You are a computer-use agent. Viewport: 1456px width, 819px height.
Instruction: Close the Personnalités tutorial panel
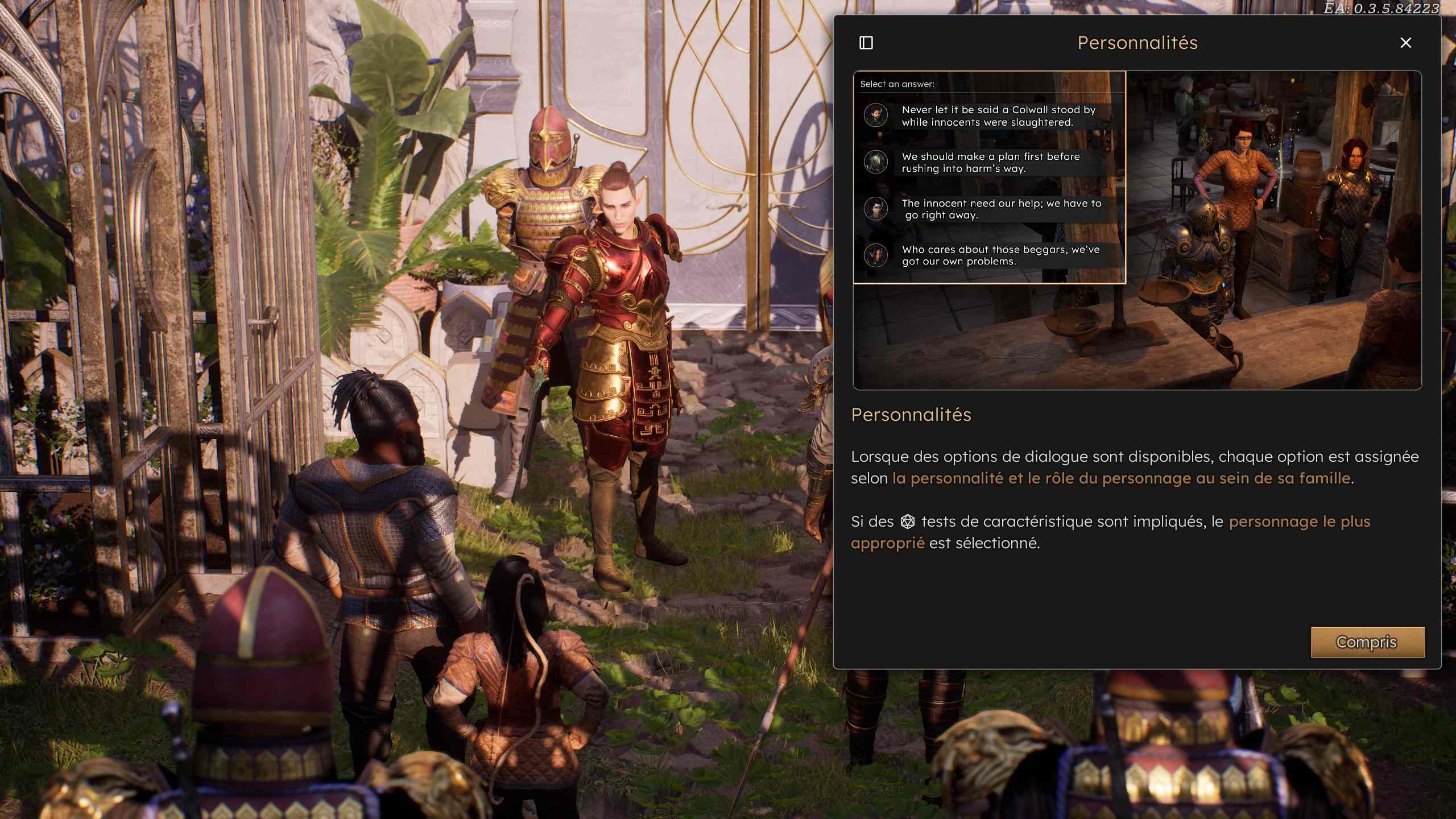(1405, 43)
